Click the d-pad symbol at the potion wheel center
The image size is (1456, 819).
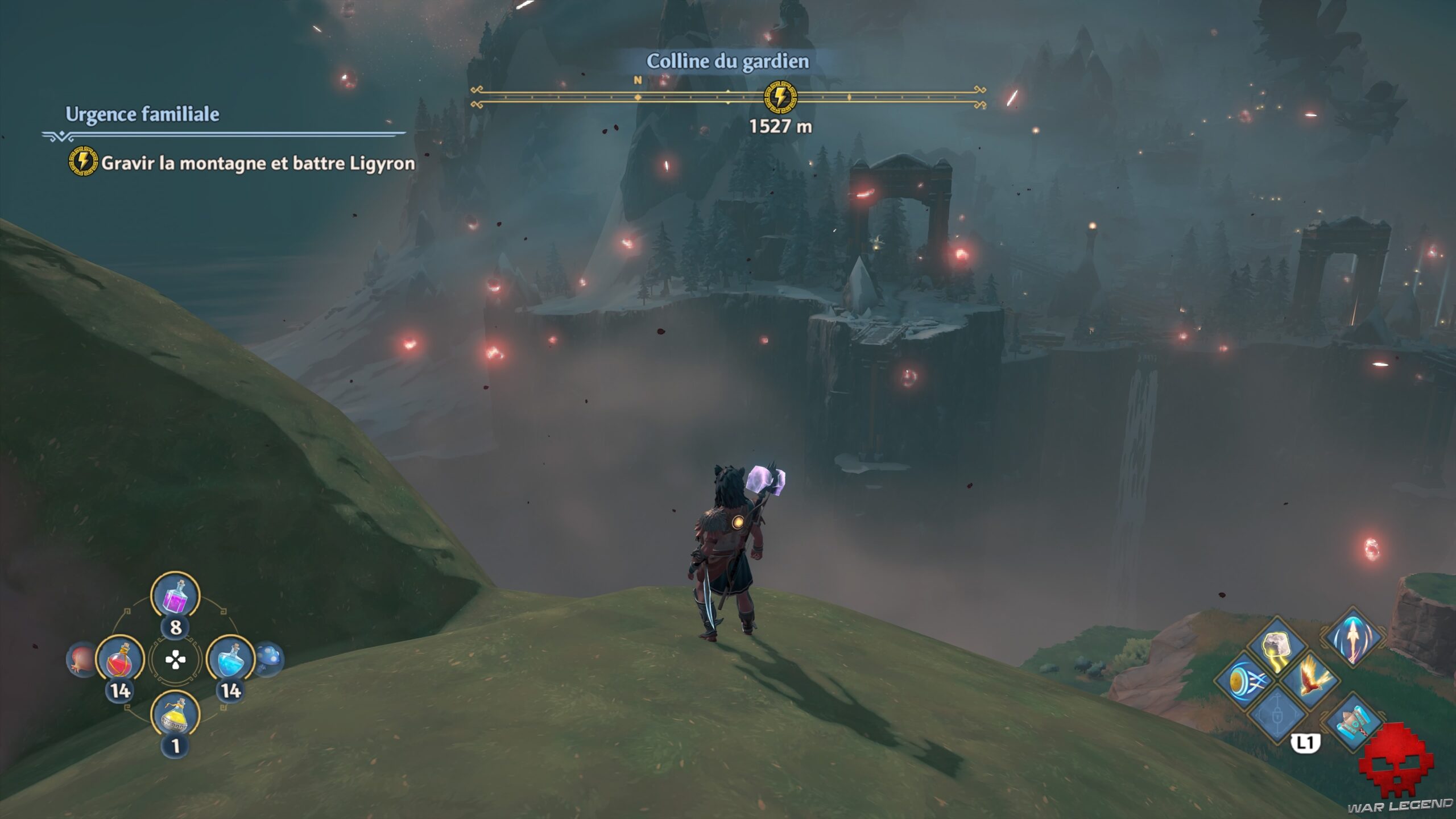(x=176, y=659)
